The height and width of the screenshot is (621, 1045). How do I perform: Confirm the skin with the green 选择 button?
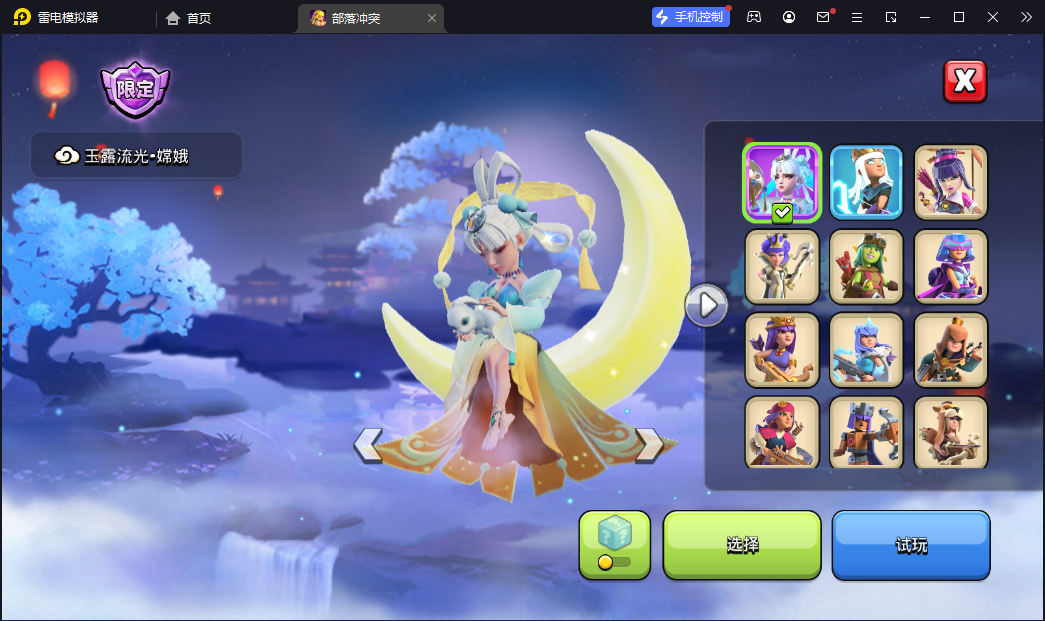click(742, 545)
